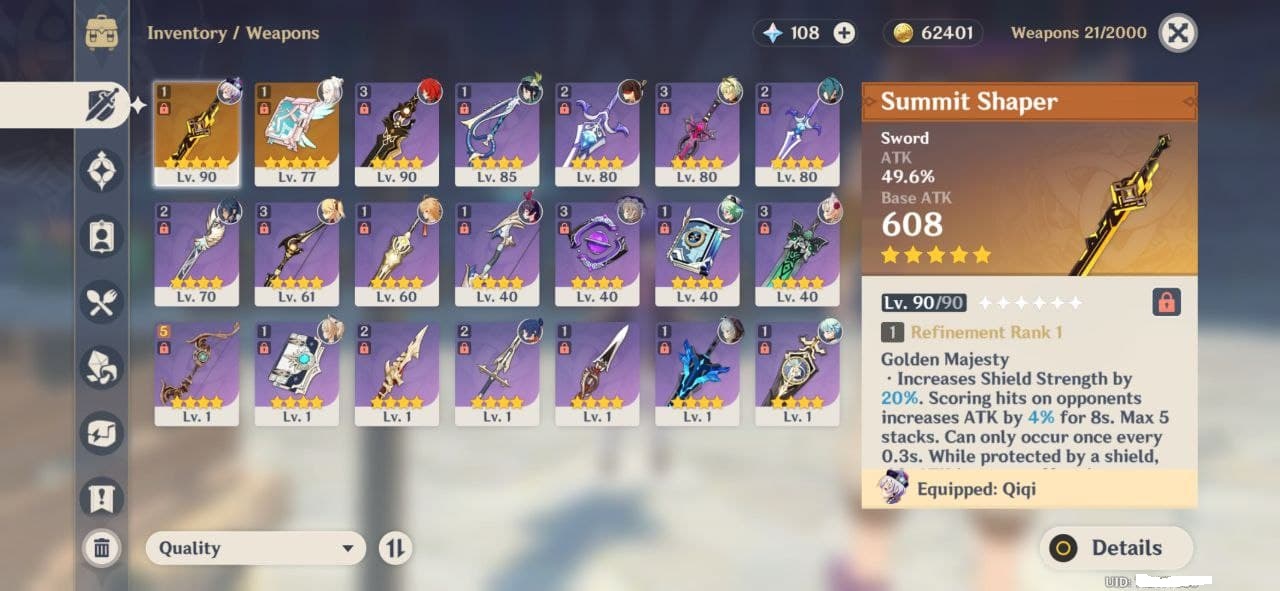
Task: Click the trash can discard button
Action: pos(102,547)
